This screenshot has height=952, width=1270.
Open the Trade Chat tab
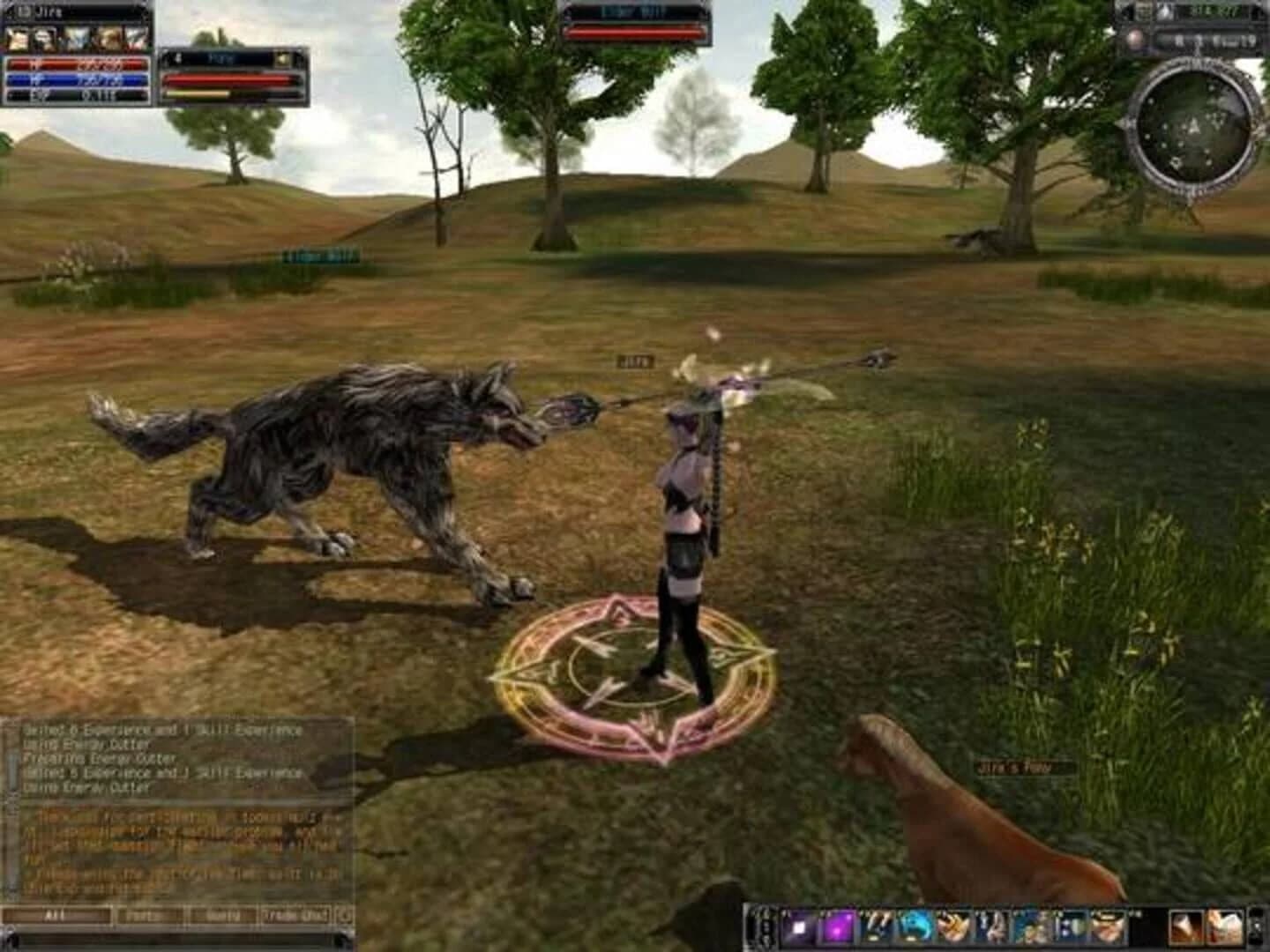[x=293, y=916]
